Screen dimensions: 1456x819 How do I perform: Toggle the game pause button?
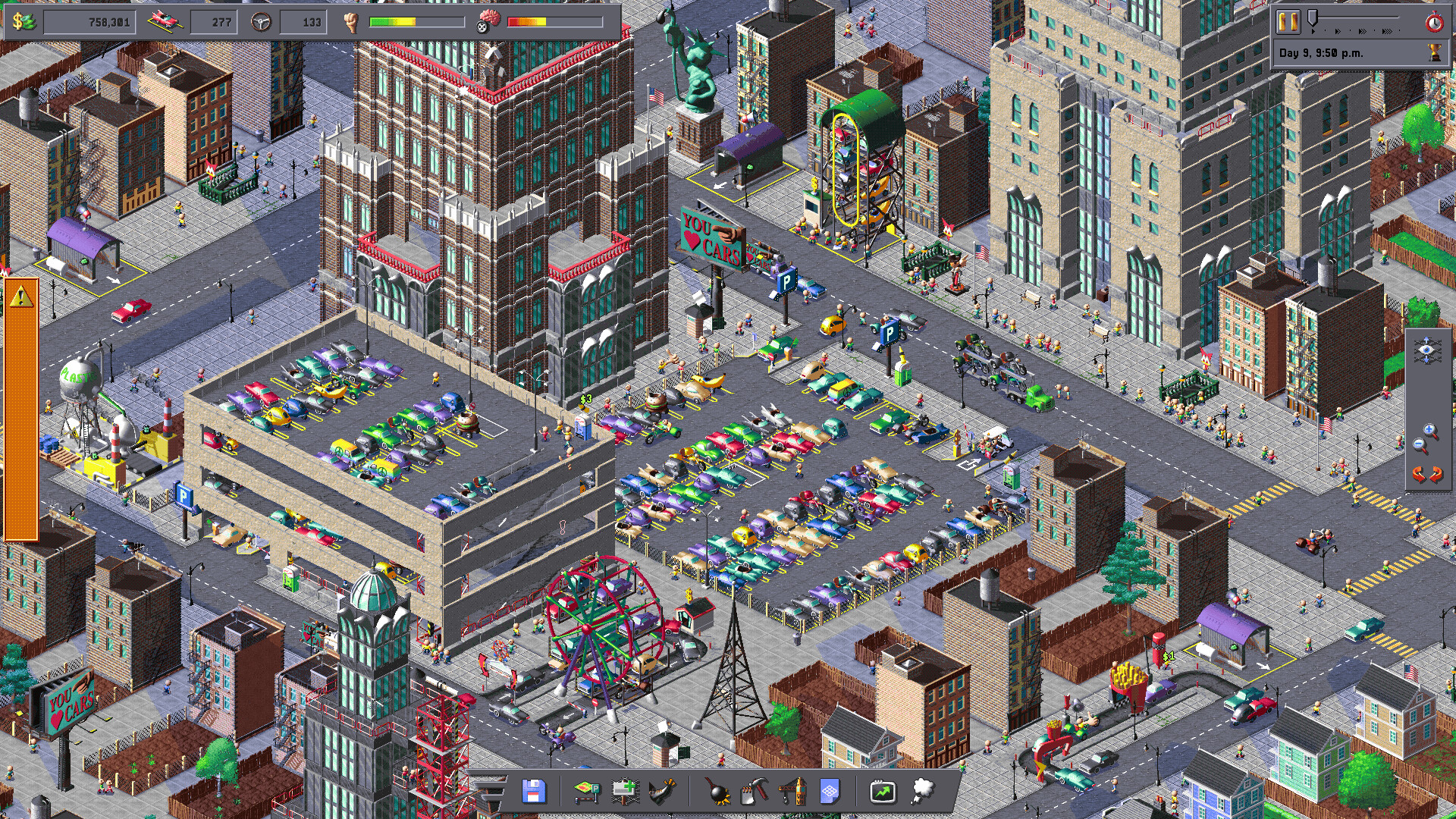(1288, 21)
